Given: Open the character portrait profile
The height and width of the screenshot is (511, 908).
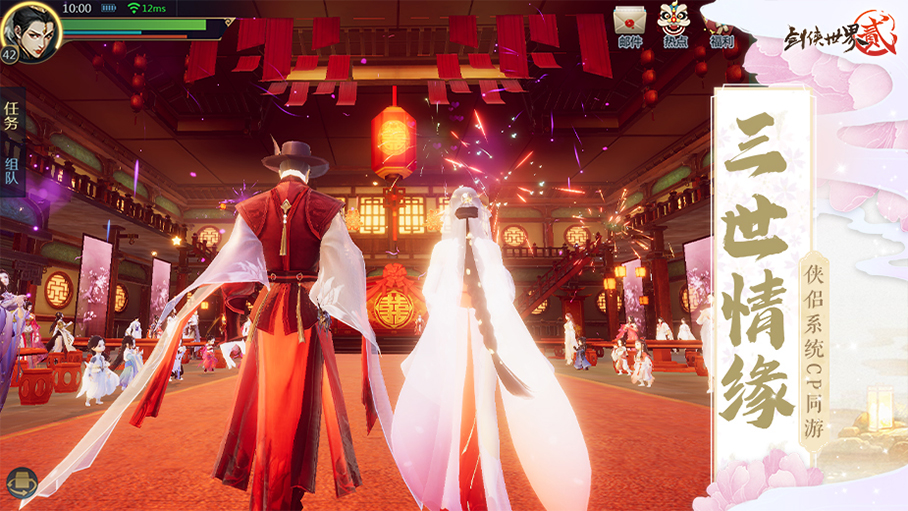Looking at the screenshot, I should 30,29.
